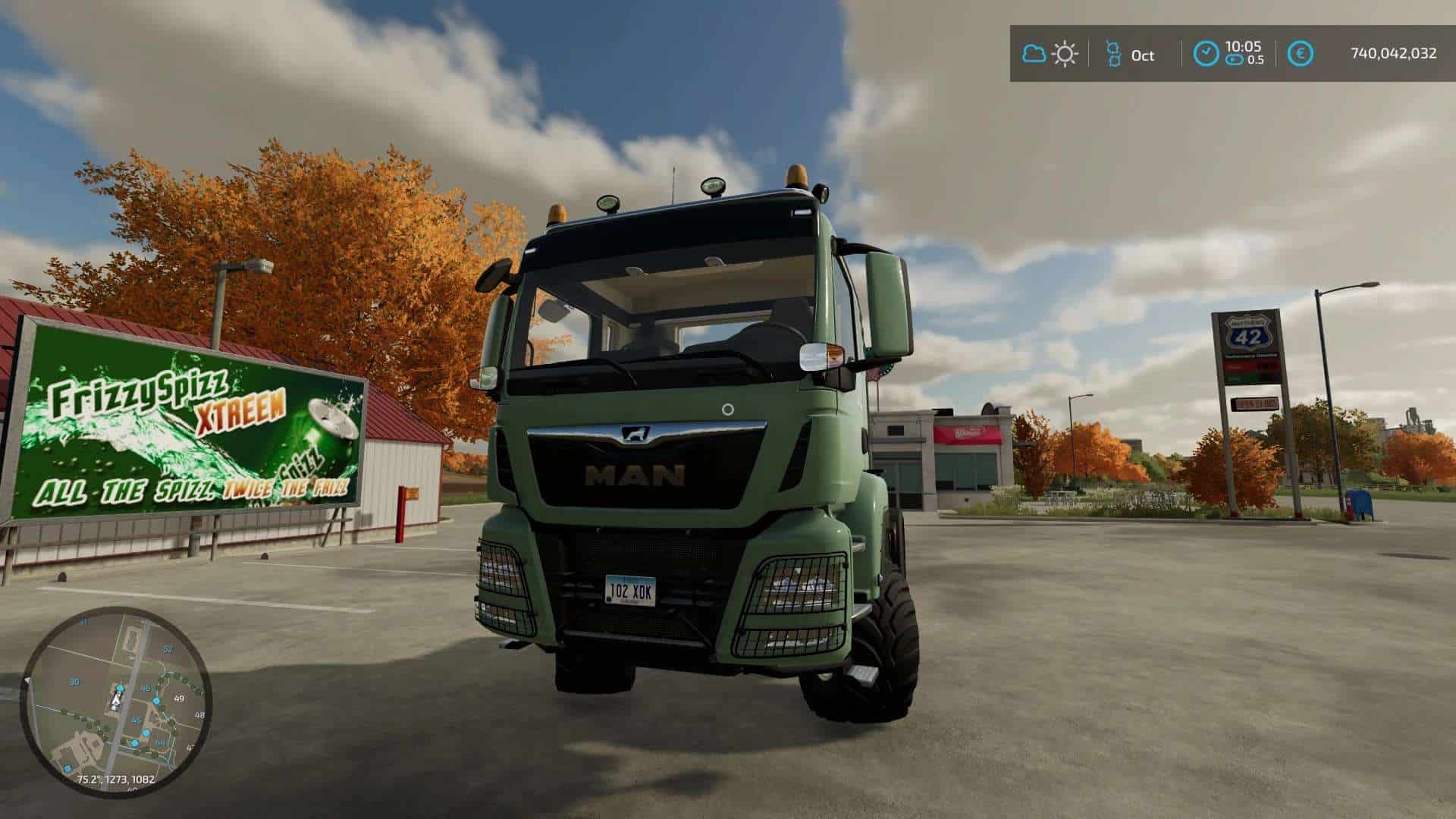The image size is (1456, 819).
Task: Click the Euro coin currency icon
Action: 1301,53
